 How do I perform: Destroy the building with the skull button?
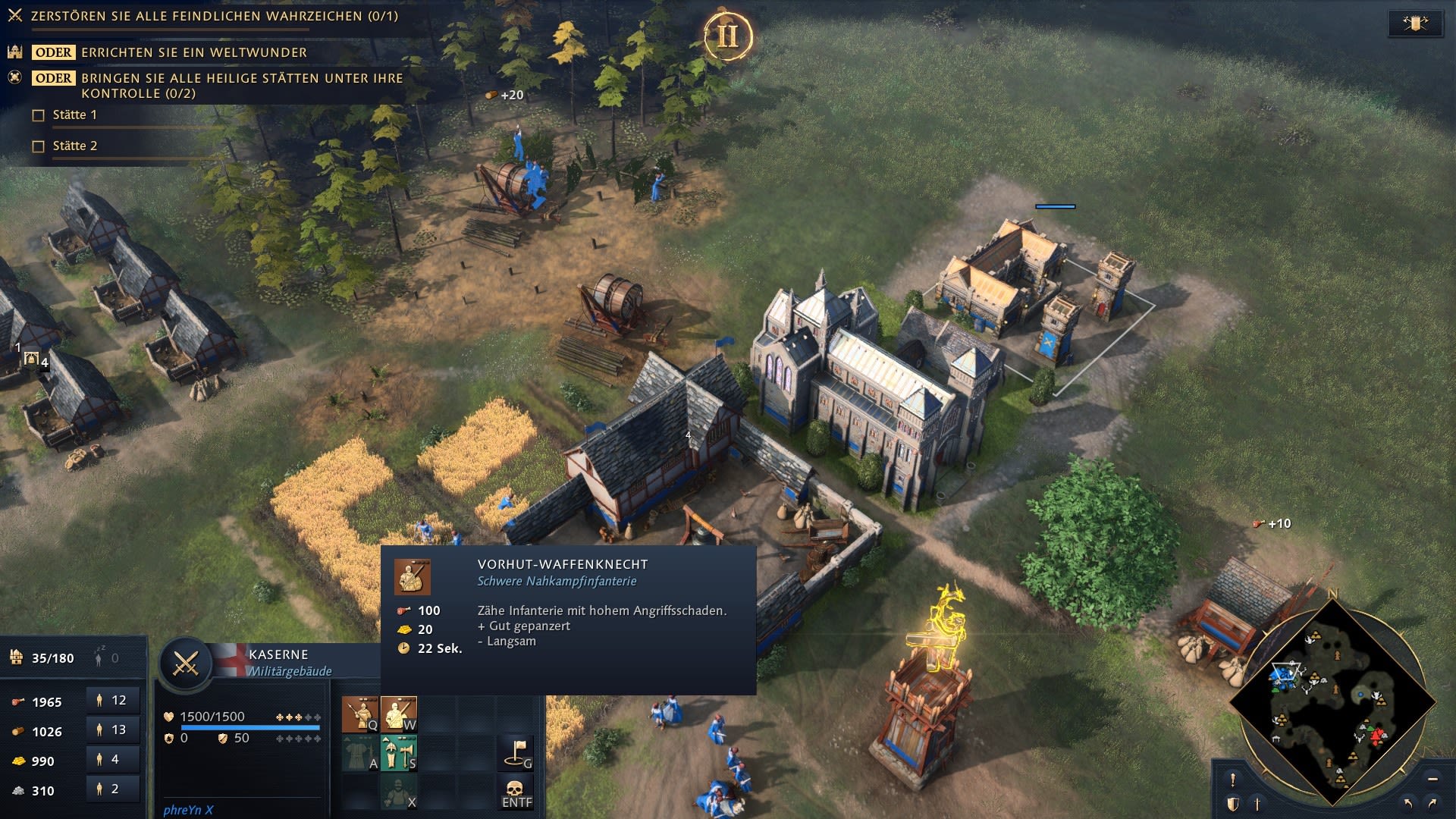(x=517, y=792)
